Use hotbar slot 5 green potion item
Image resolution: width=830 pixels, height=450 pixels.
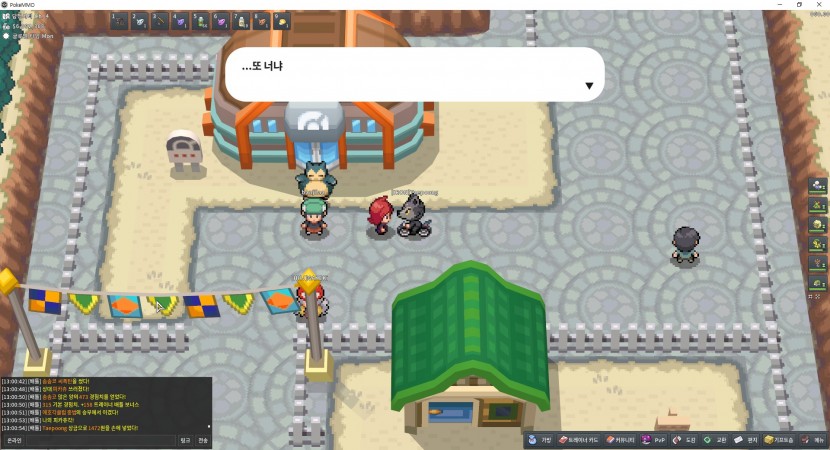(x=201, y=20)
